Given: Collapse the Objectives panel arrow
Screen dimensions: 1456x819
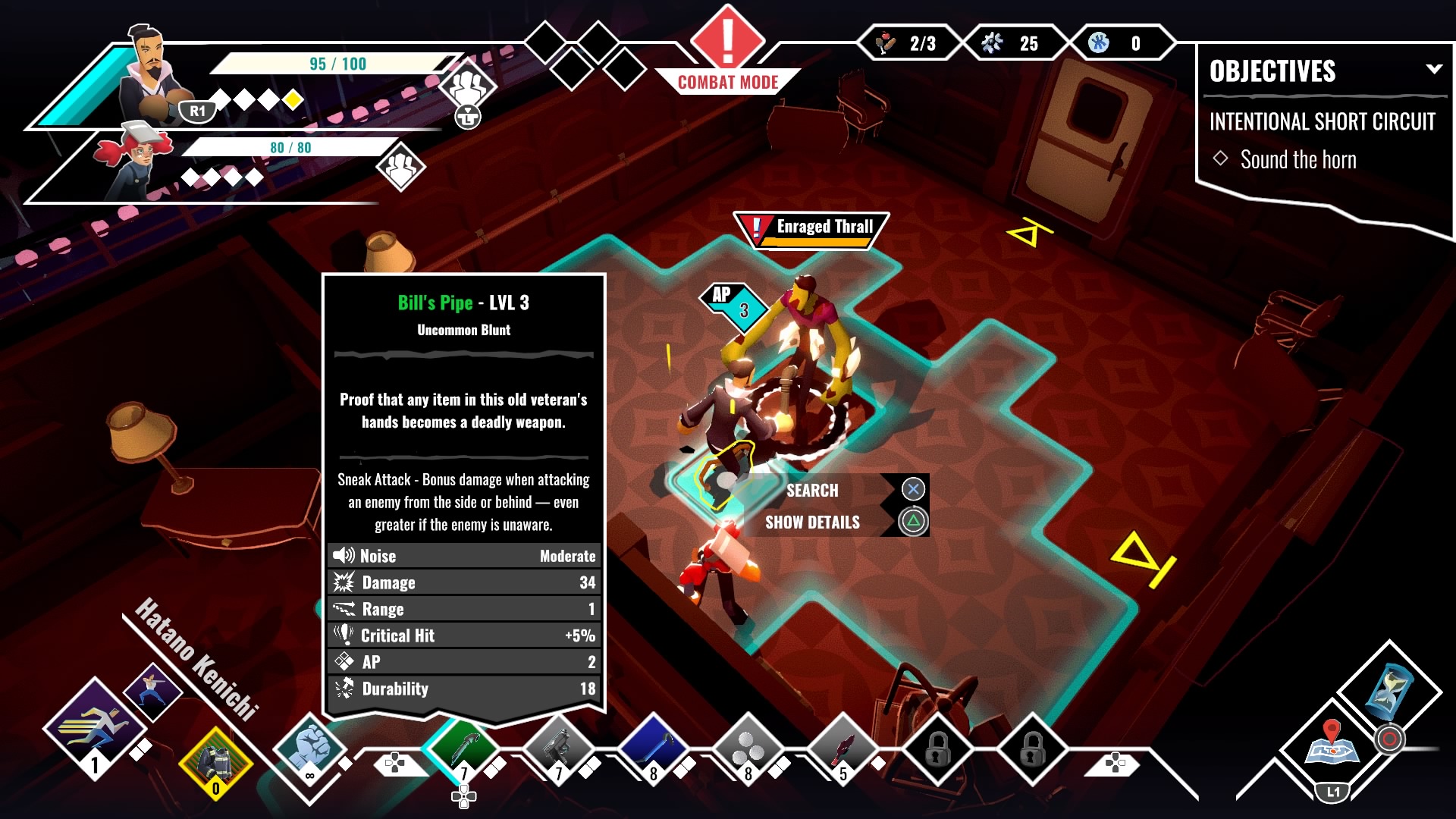Looking at the screenshot, I should click(1433, 69).
